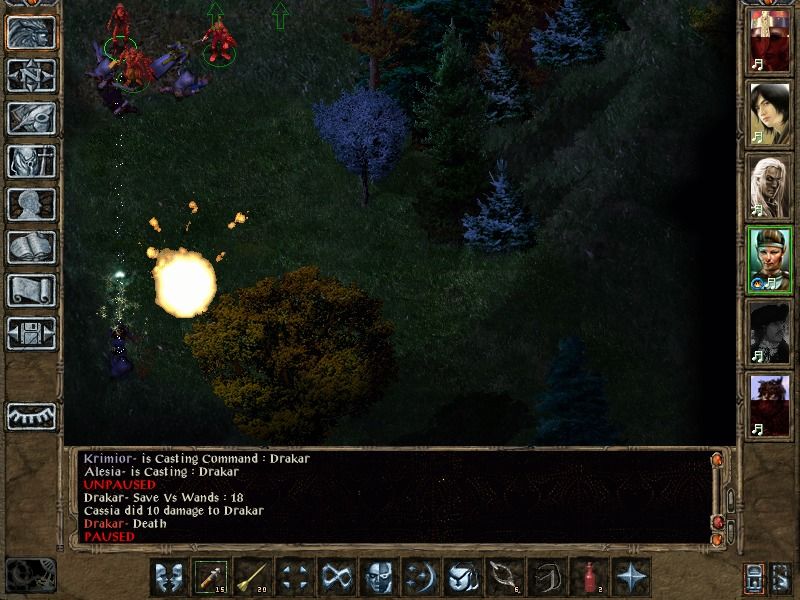Select the wand quick slot with 20 charges
Screen dimensions: 800x600
point(253,577)
